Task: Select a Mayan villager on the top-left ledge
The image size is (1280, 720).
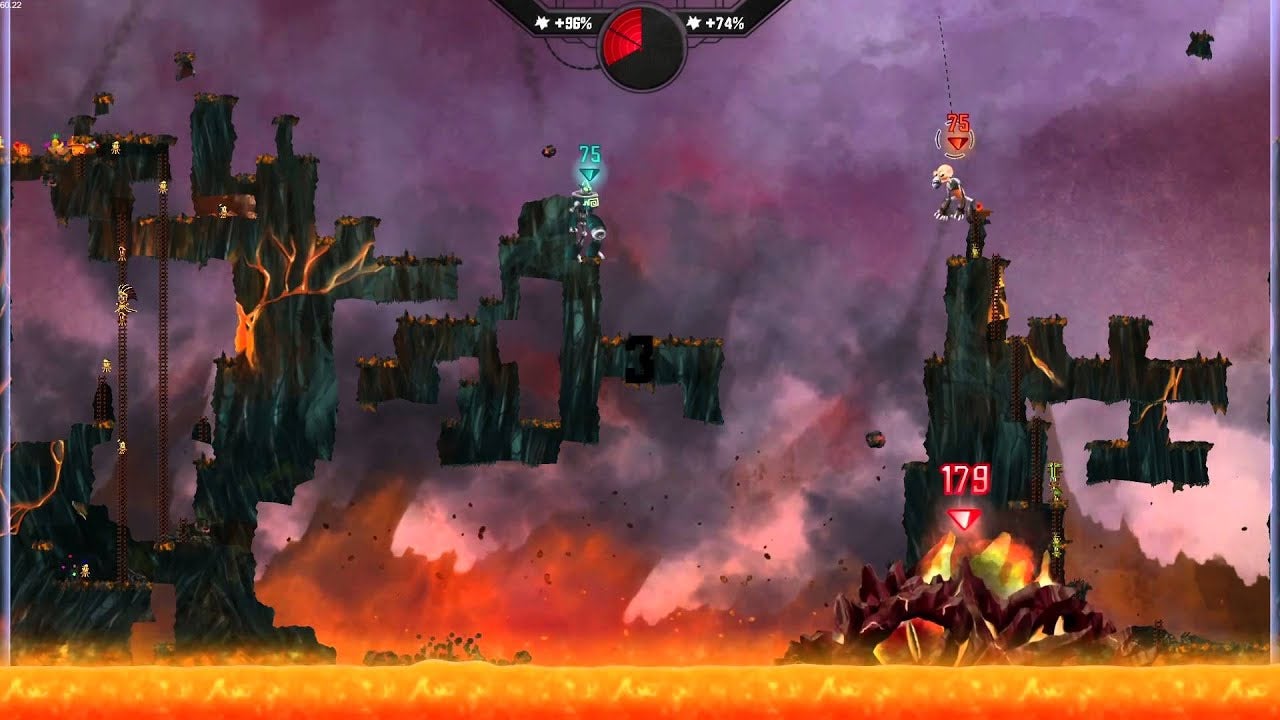Action: [115, 147]
